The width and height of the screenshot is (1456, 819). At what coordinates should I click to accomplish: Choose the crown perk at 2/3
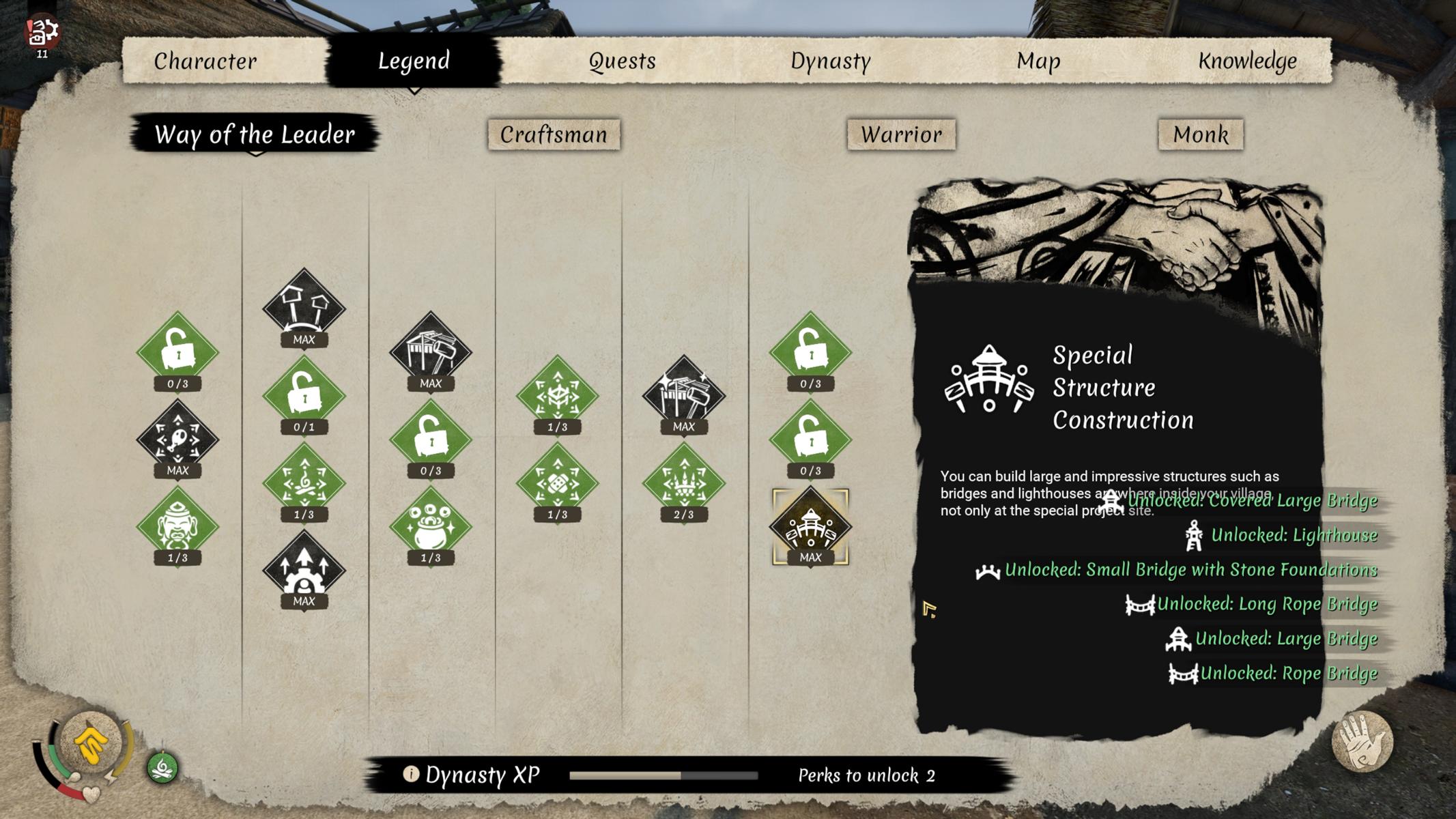(x=683, y=482)
